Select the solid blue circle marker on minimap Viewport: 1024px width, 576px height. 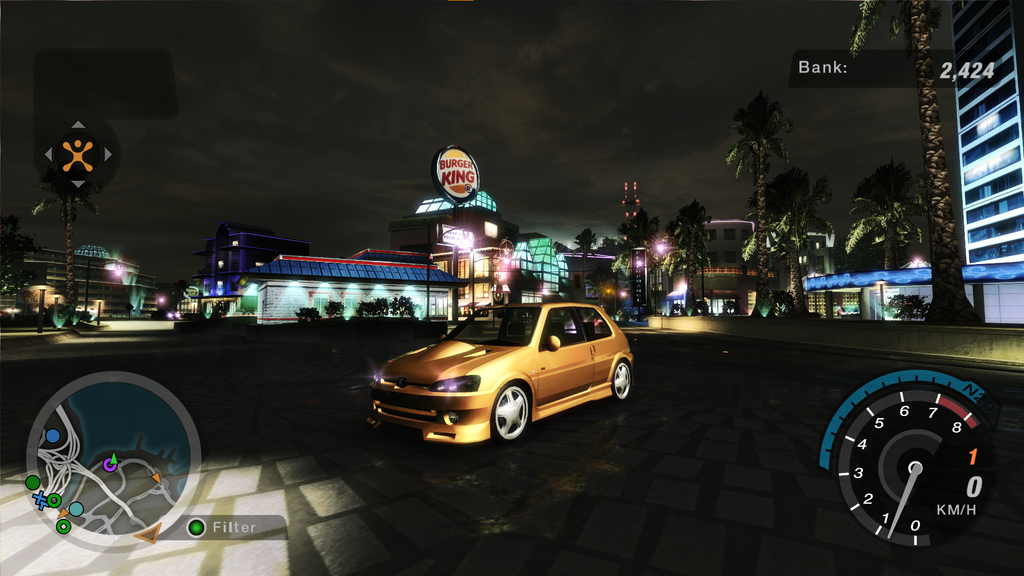tap(52, 436)
